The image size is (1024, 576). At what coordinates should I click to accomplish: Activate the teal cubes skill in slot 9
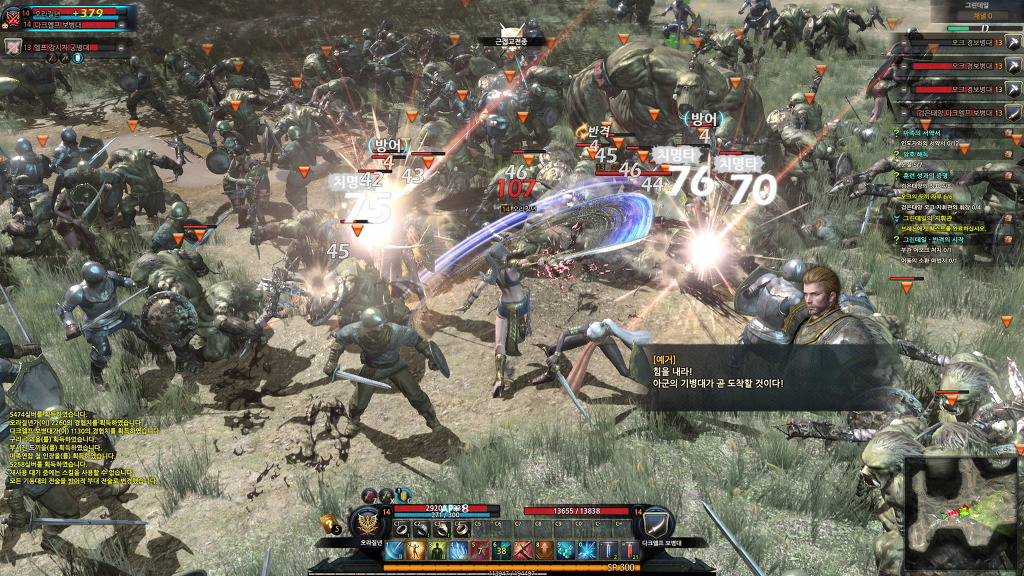click(x=564, y=550)
